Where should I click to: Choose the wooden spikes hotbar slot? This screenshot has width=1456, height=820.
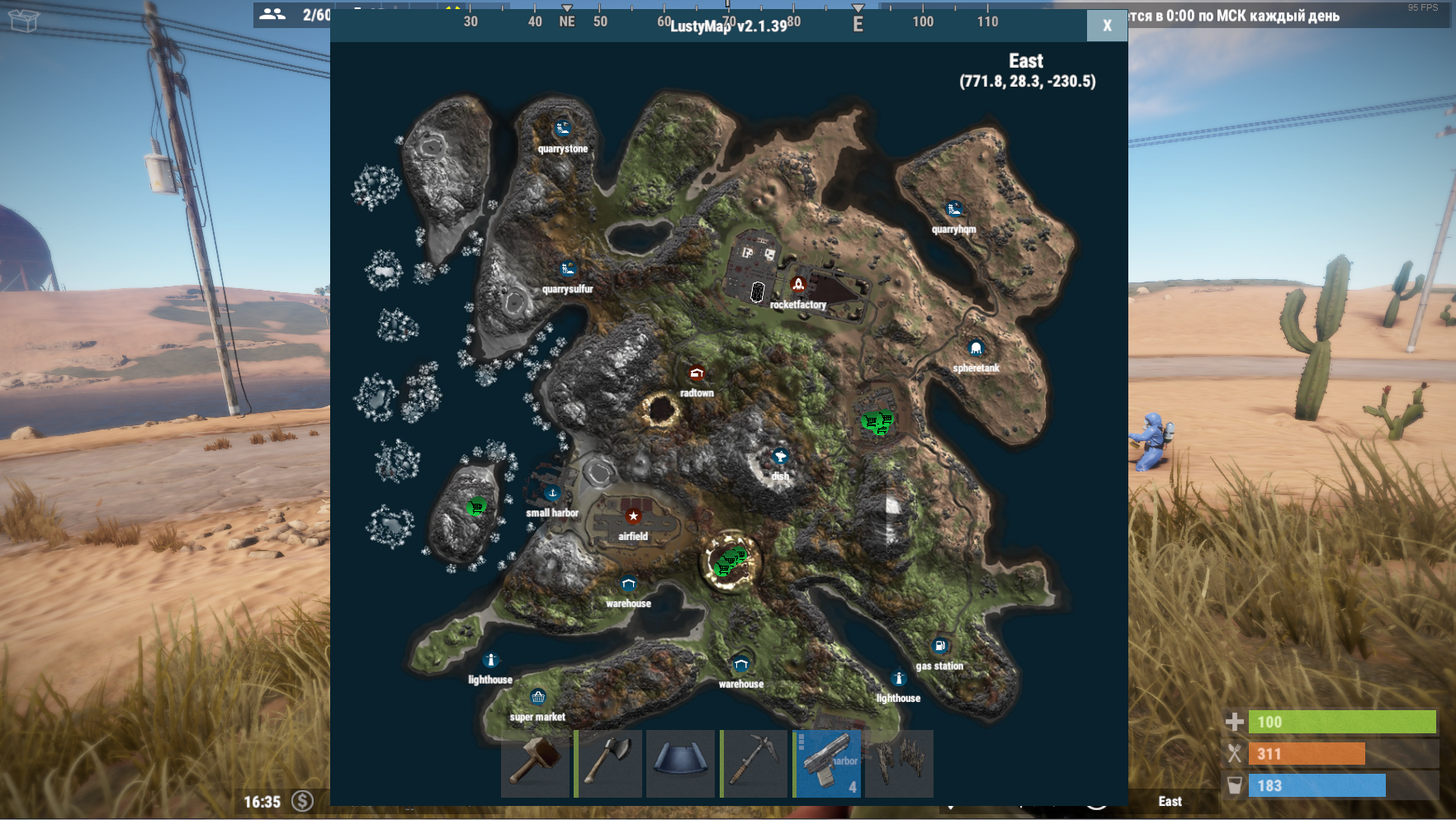click(900, 762)
